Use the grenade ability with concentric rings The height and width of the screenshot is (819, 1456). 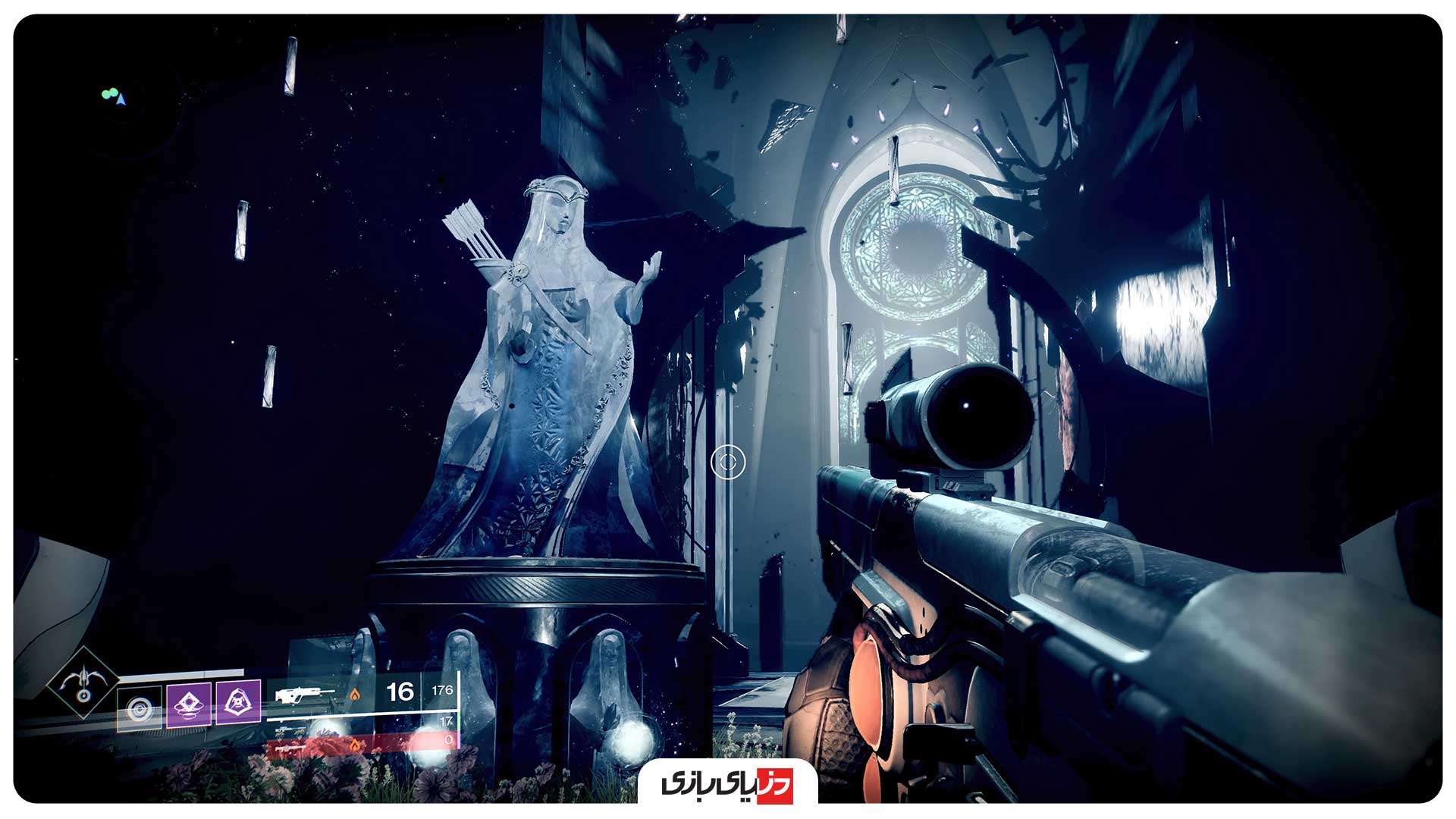tap(140, 709)
